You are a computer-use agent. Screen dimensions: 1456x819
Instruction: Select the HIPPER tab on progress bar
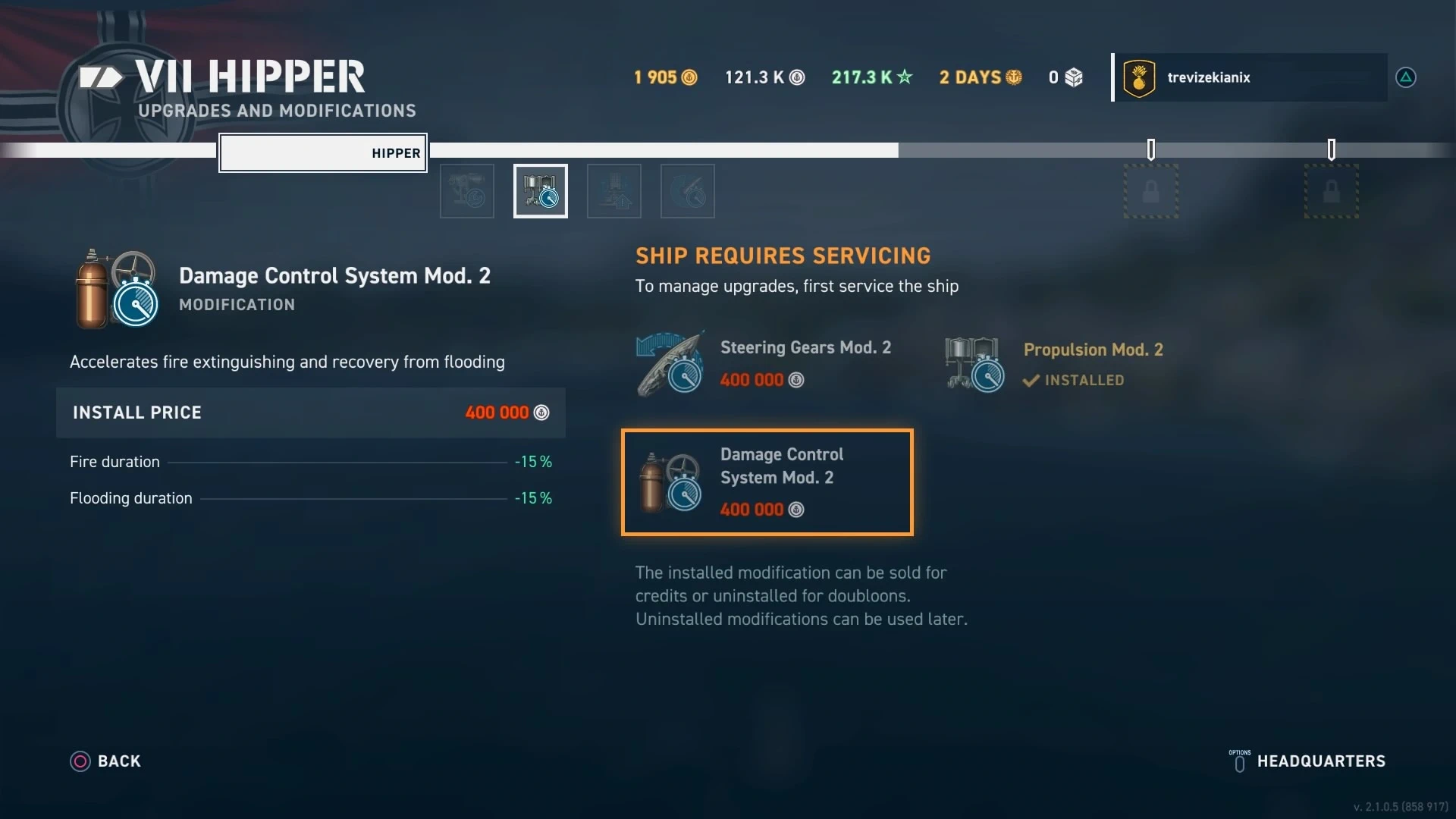point(323,153)
